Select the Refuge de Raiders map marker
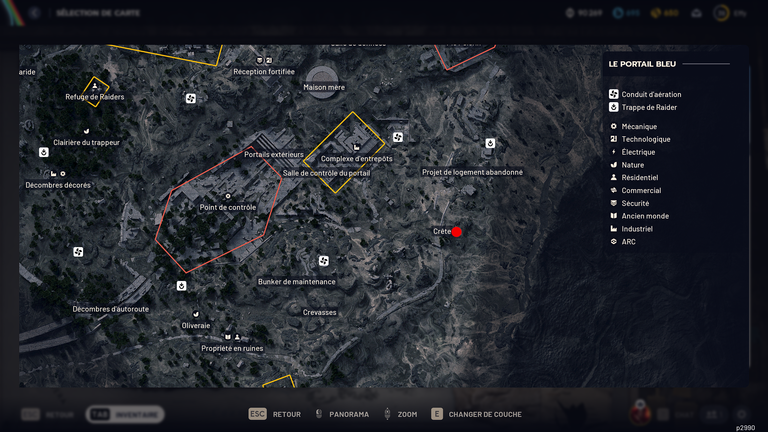768x432 pixels. coord(95,87)
